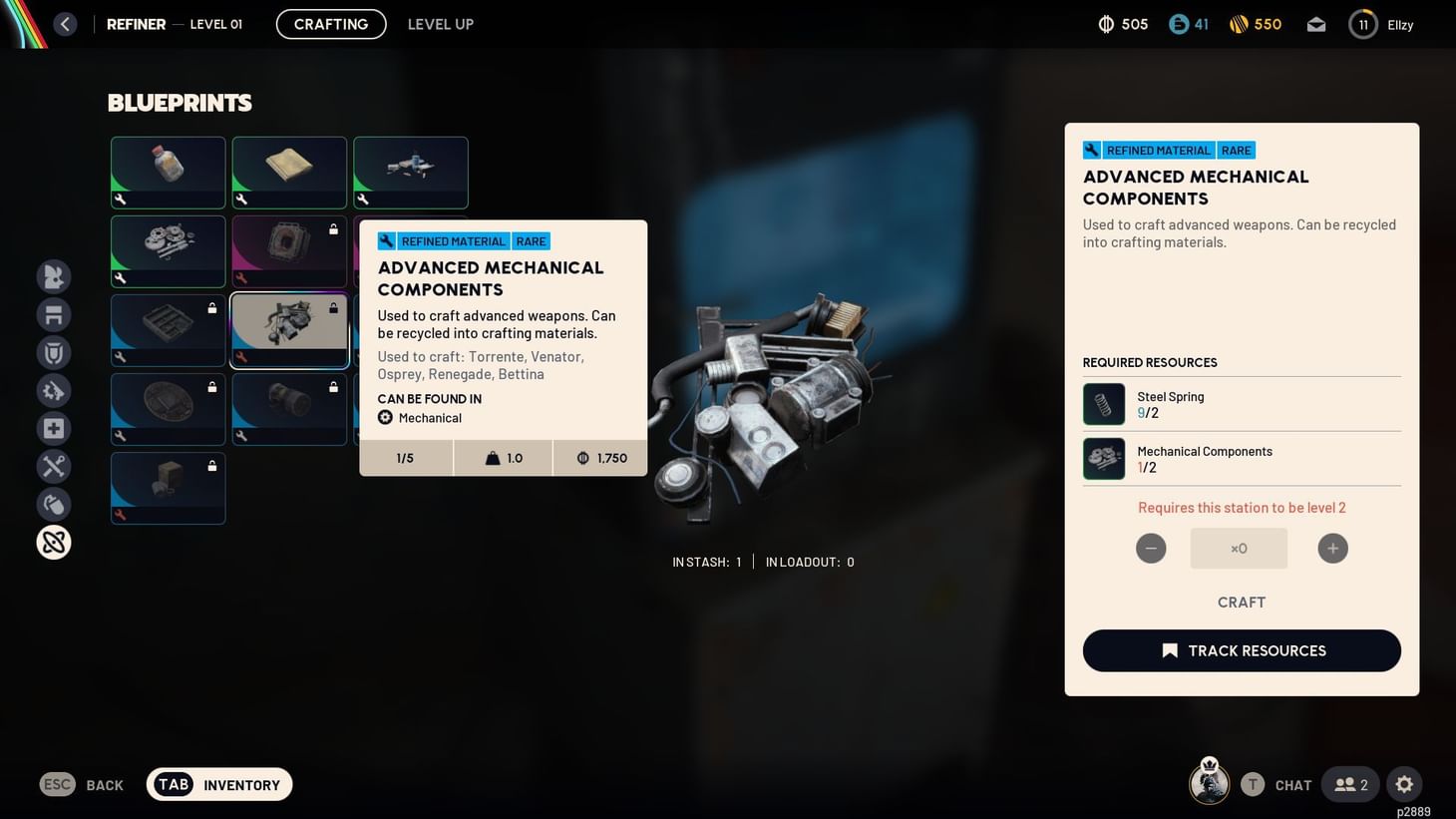
Task: Open the settings gear at bottom right
Action: pyautogui.click(x=1404, y=784)
